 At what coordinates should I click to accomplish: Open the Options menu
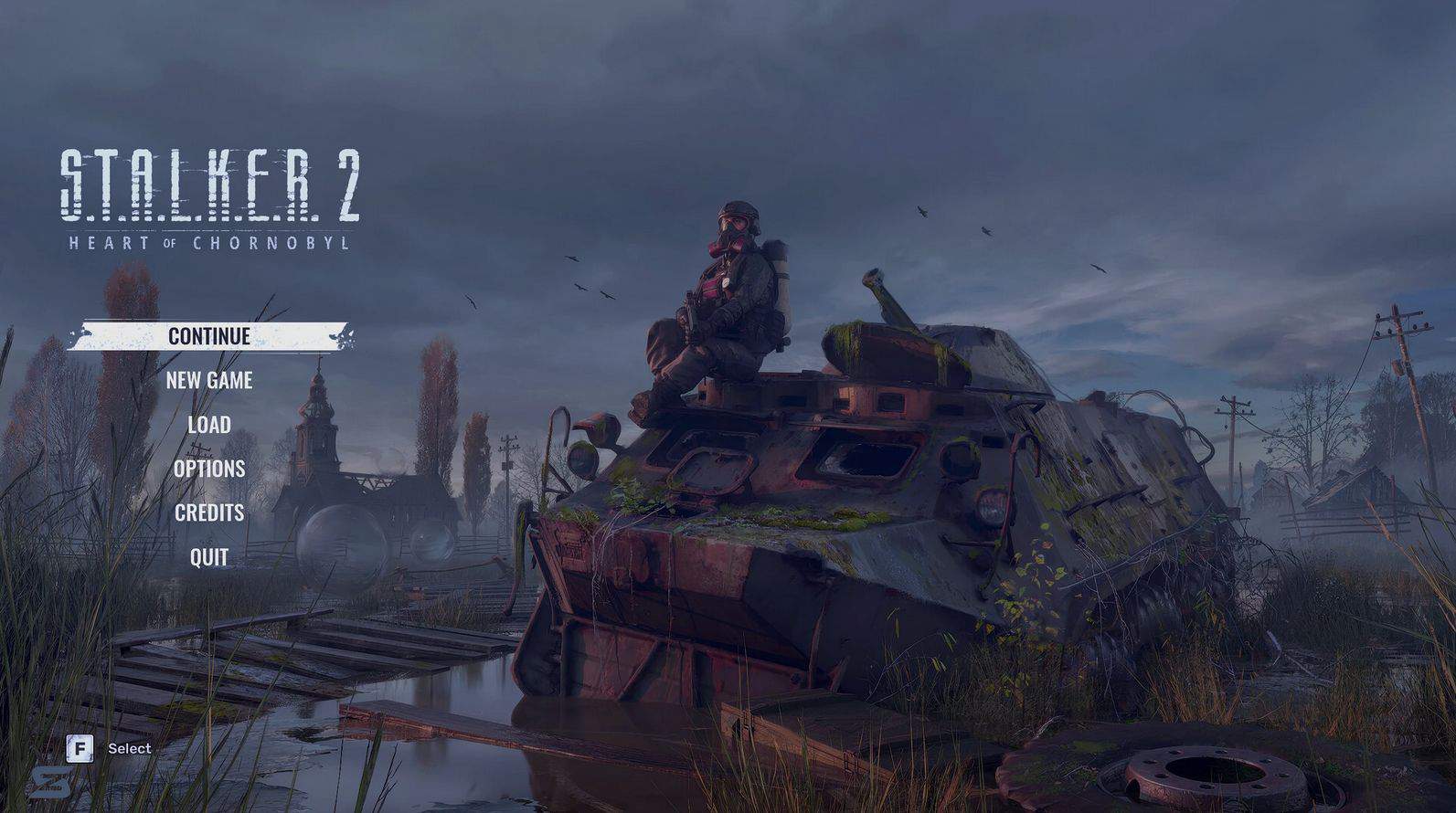click(x=209, y=469)
